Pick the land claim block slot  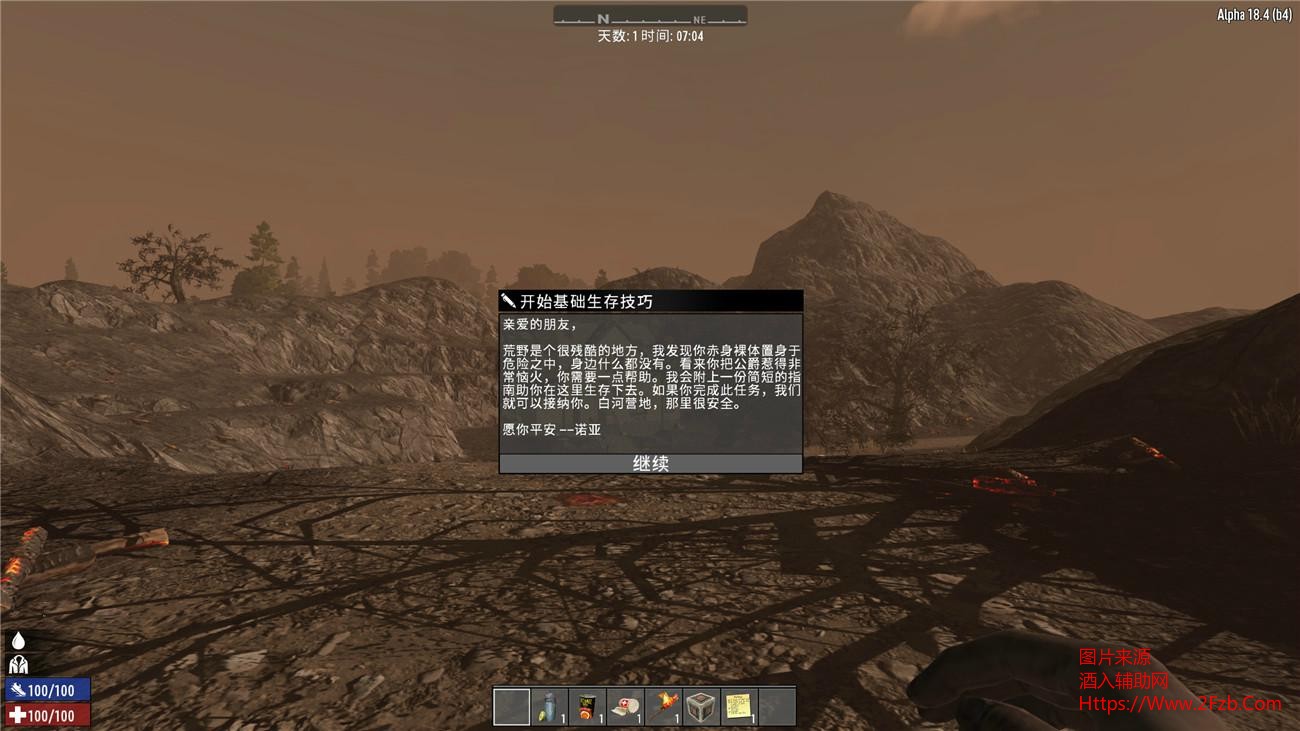tap(702, 707)
